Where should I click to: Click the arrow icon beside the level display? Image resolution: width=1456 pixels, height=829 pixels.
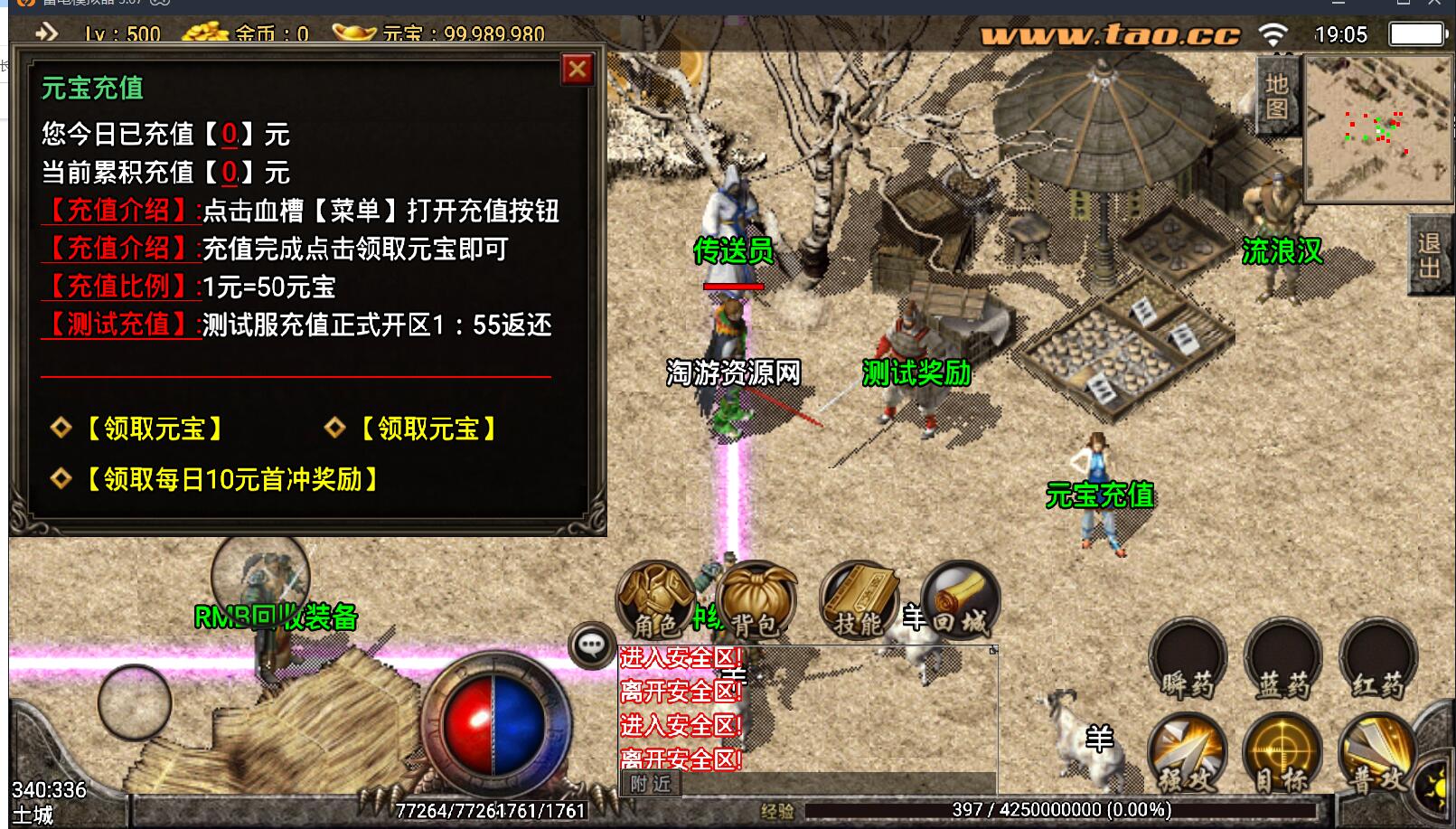[x=46, y=33]
